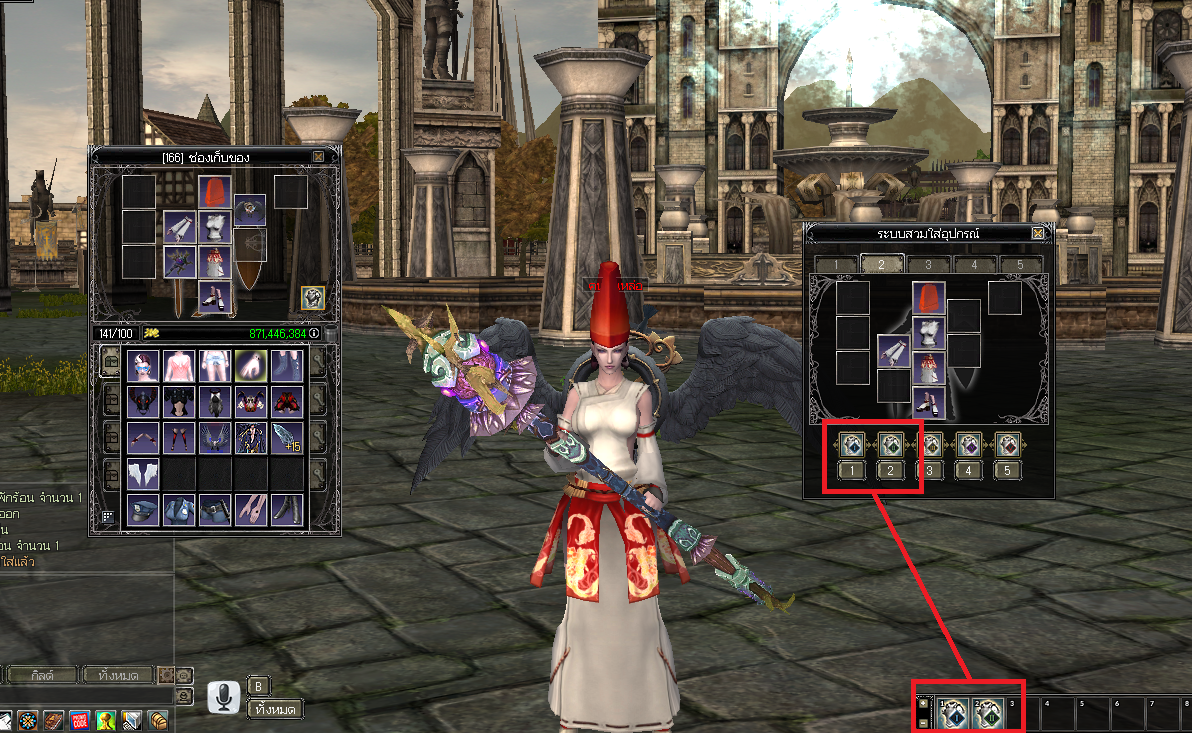Select the red skirt in equipment set panel
1192x733 pixels.
click(x=929, y=367)
